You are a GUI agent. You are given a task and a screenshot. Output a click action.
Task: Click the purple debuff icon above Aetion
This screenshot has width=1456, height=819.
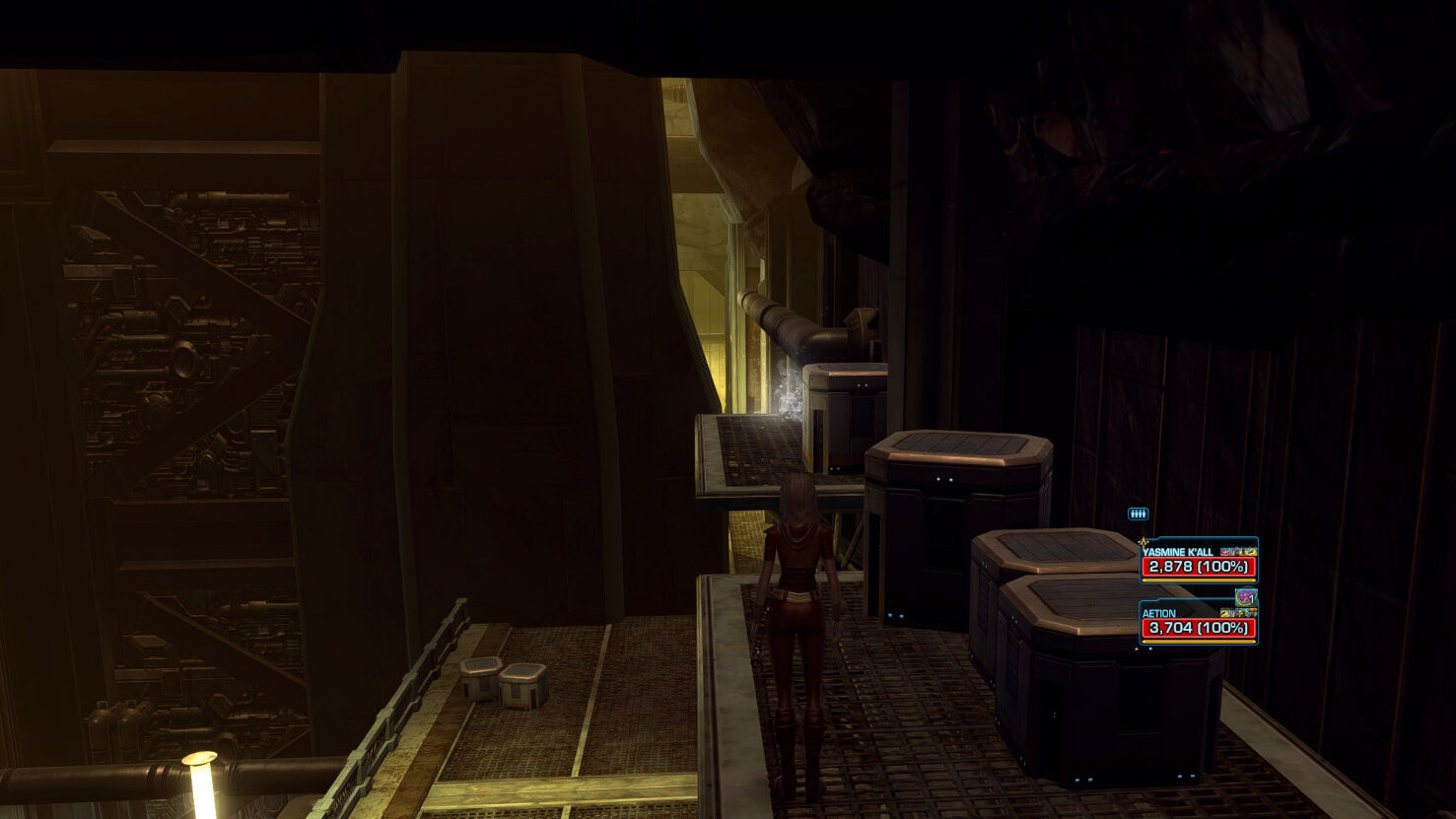[x=1246, y=596]
